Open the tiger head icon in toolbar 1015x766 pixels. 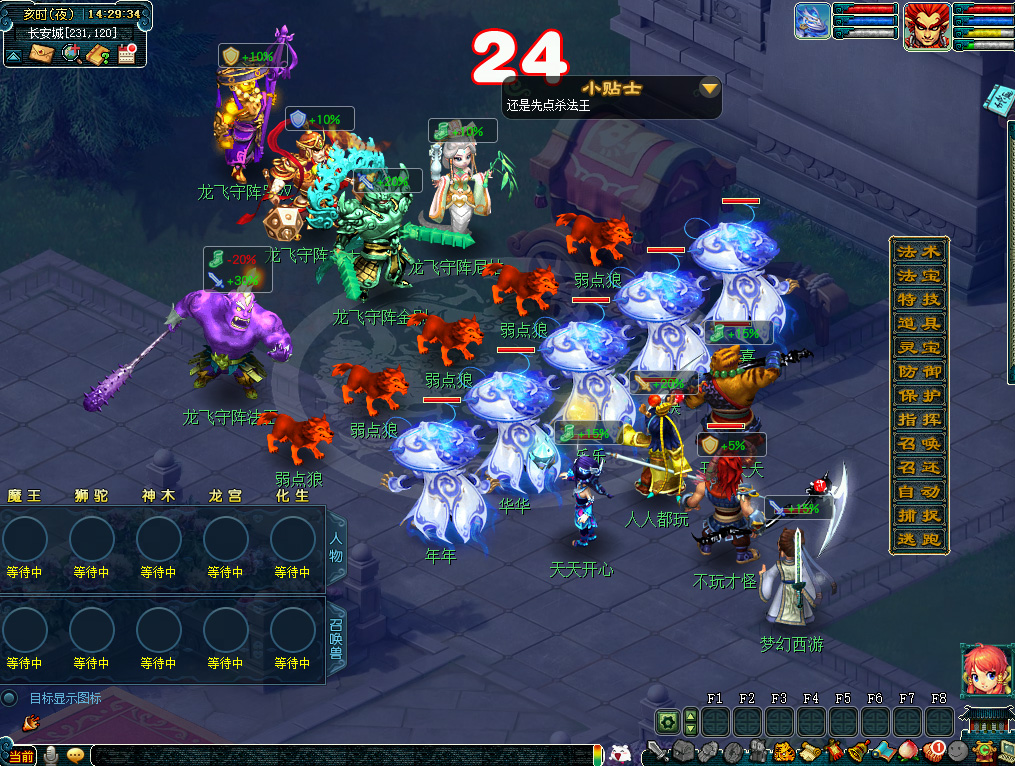point(786,751)
